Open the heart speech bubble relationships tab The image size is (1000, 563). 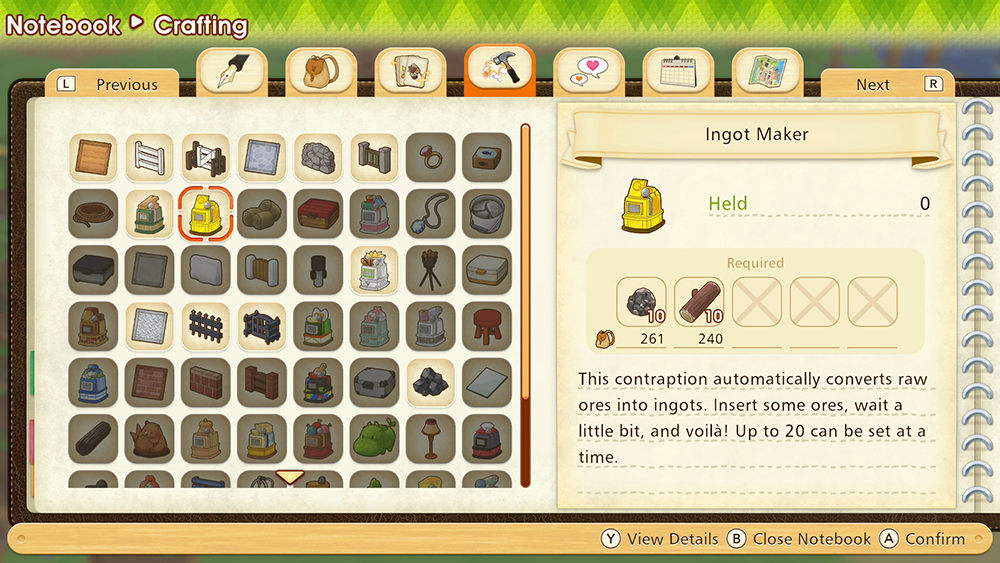pos(589,72)
